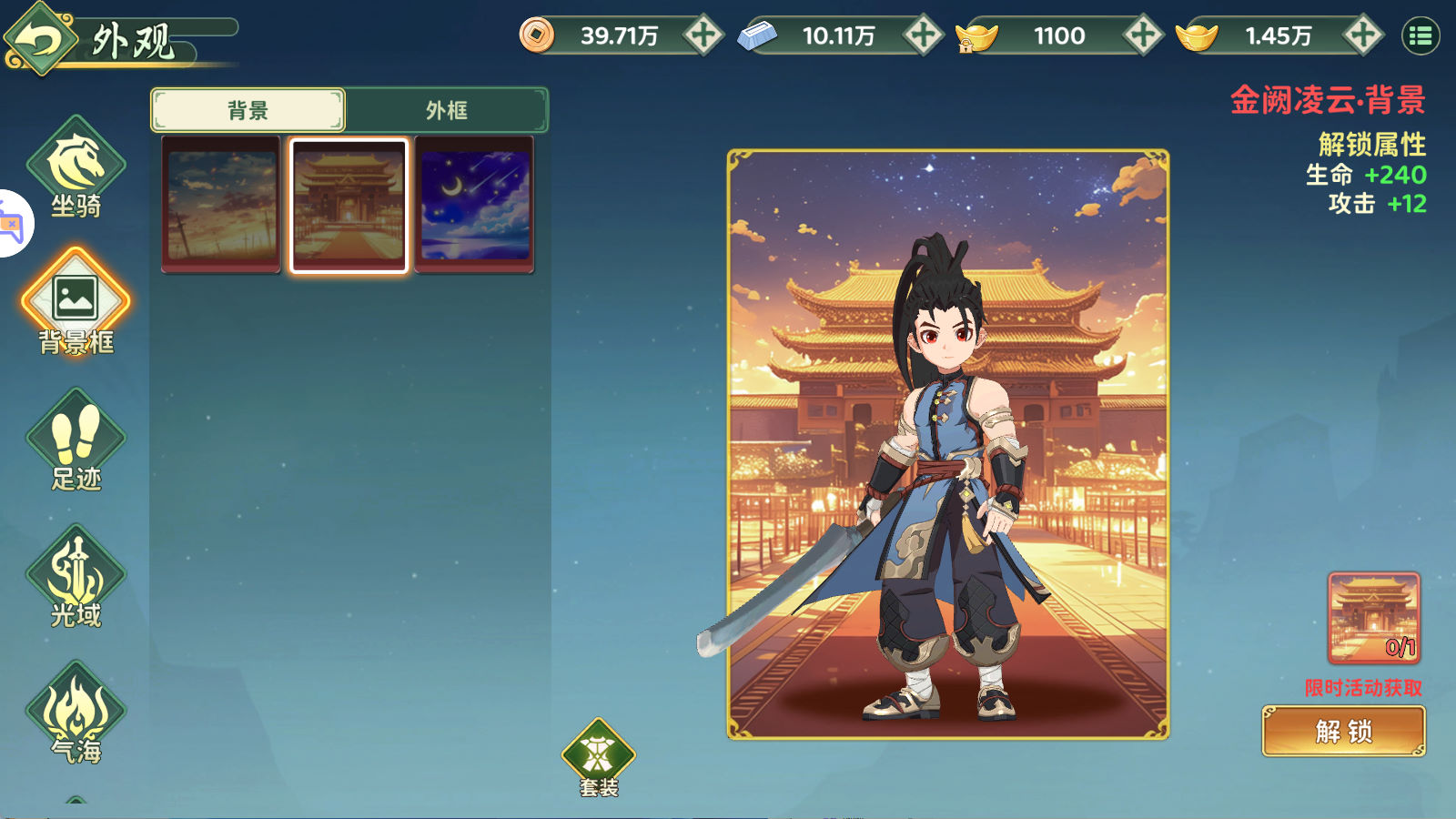This screenshot has width=1456, height=819.
Task: Add locked gold ingots with plus button
Action: point(1143,35)
